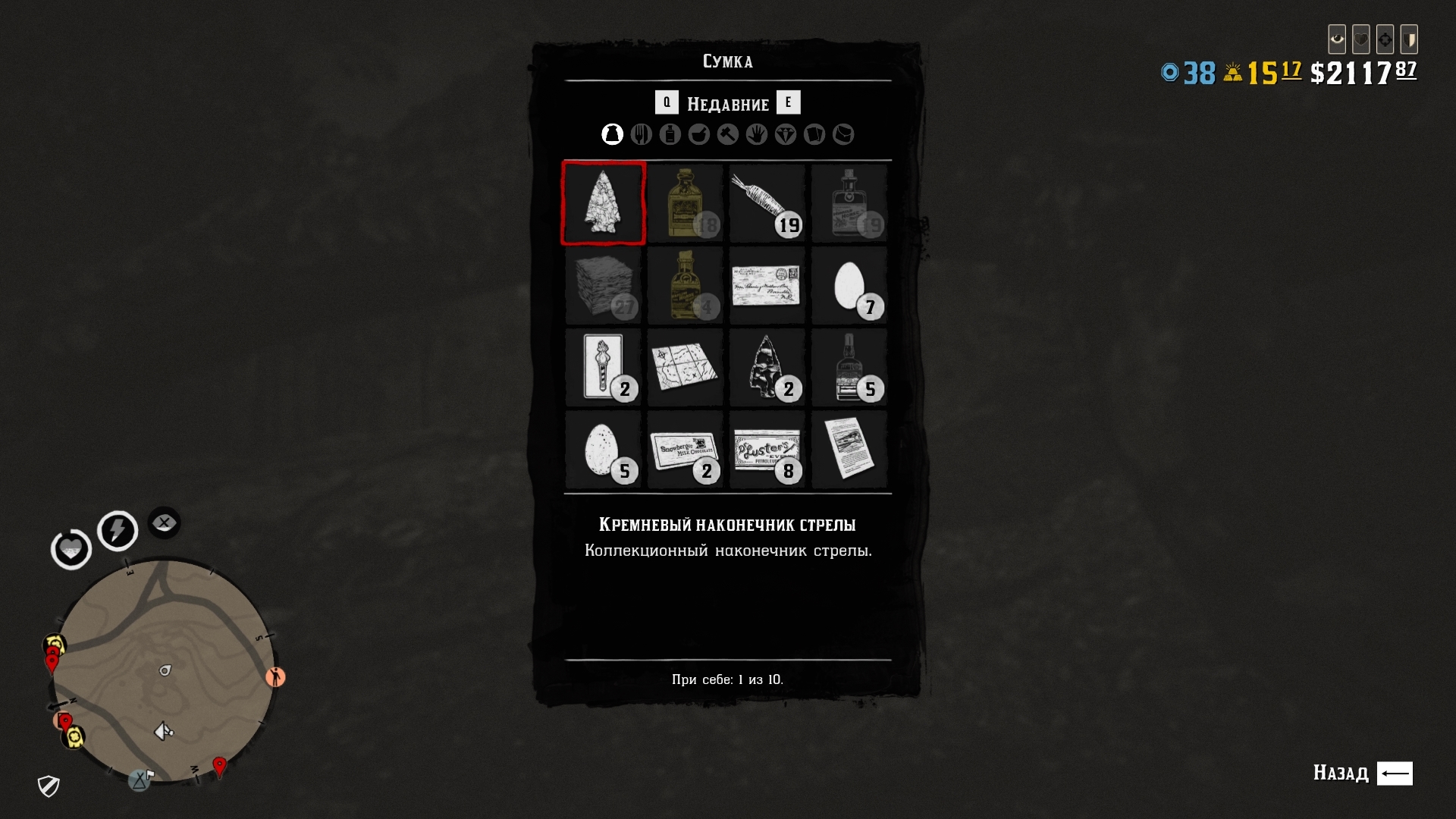Select the Dr. Luster's petroleum item
The image size is (1456, 819).
pos(767,450)
